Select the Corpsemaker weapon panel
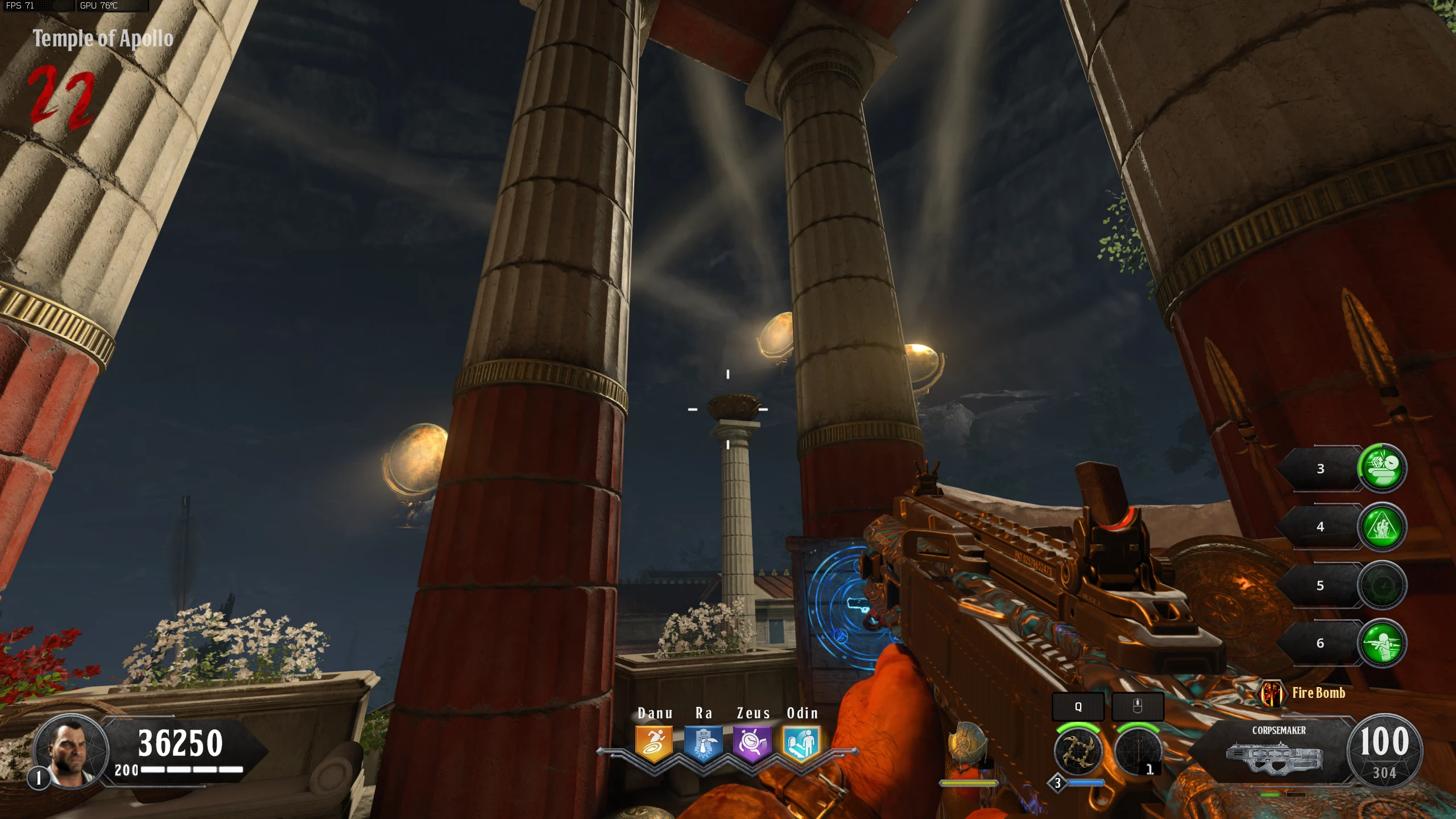Screen dimensions: 1456x819 1277,751
